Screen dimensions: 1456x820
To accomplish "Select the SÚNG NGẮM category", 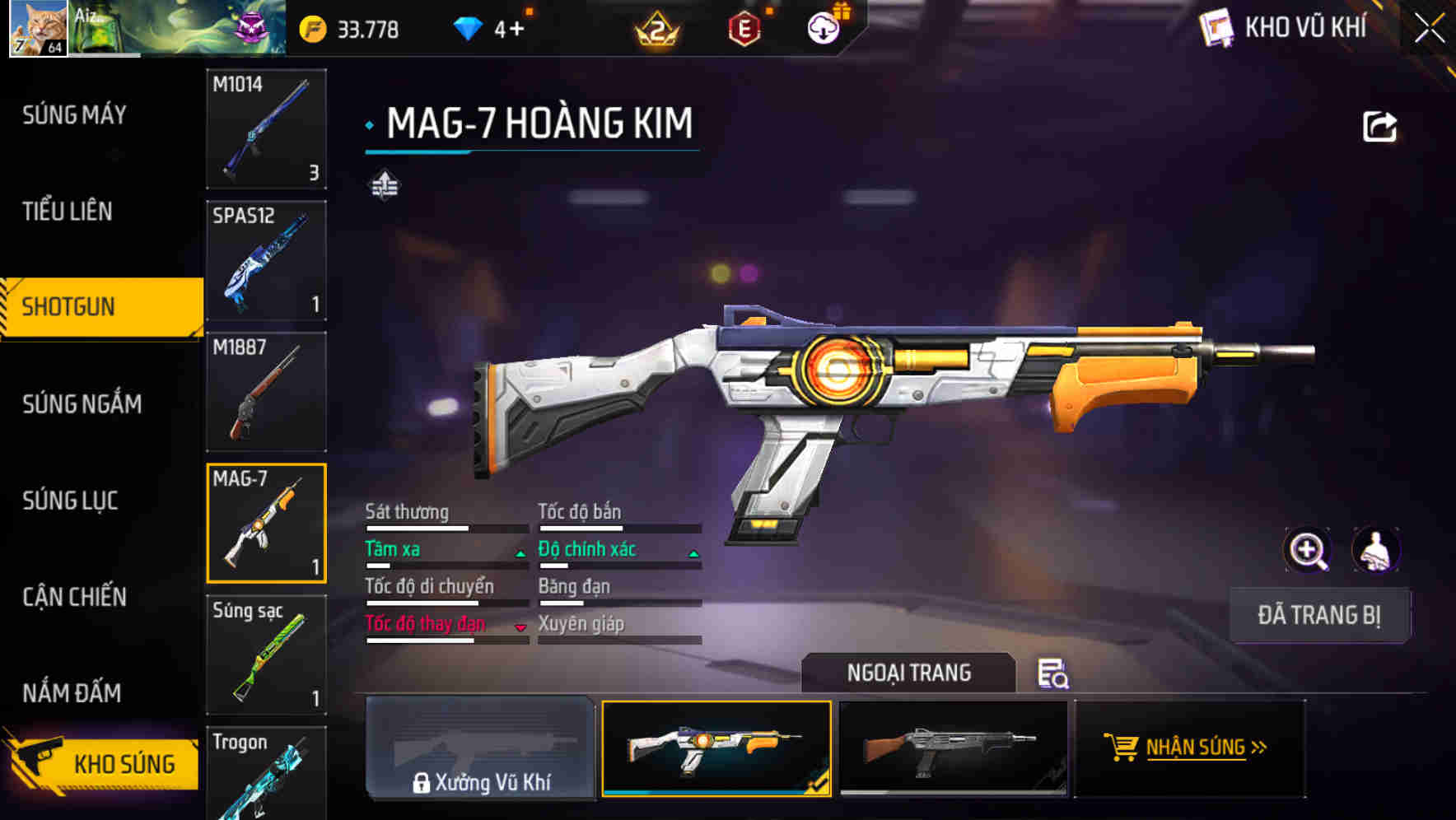I will click(x=82, y=403).
